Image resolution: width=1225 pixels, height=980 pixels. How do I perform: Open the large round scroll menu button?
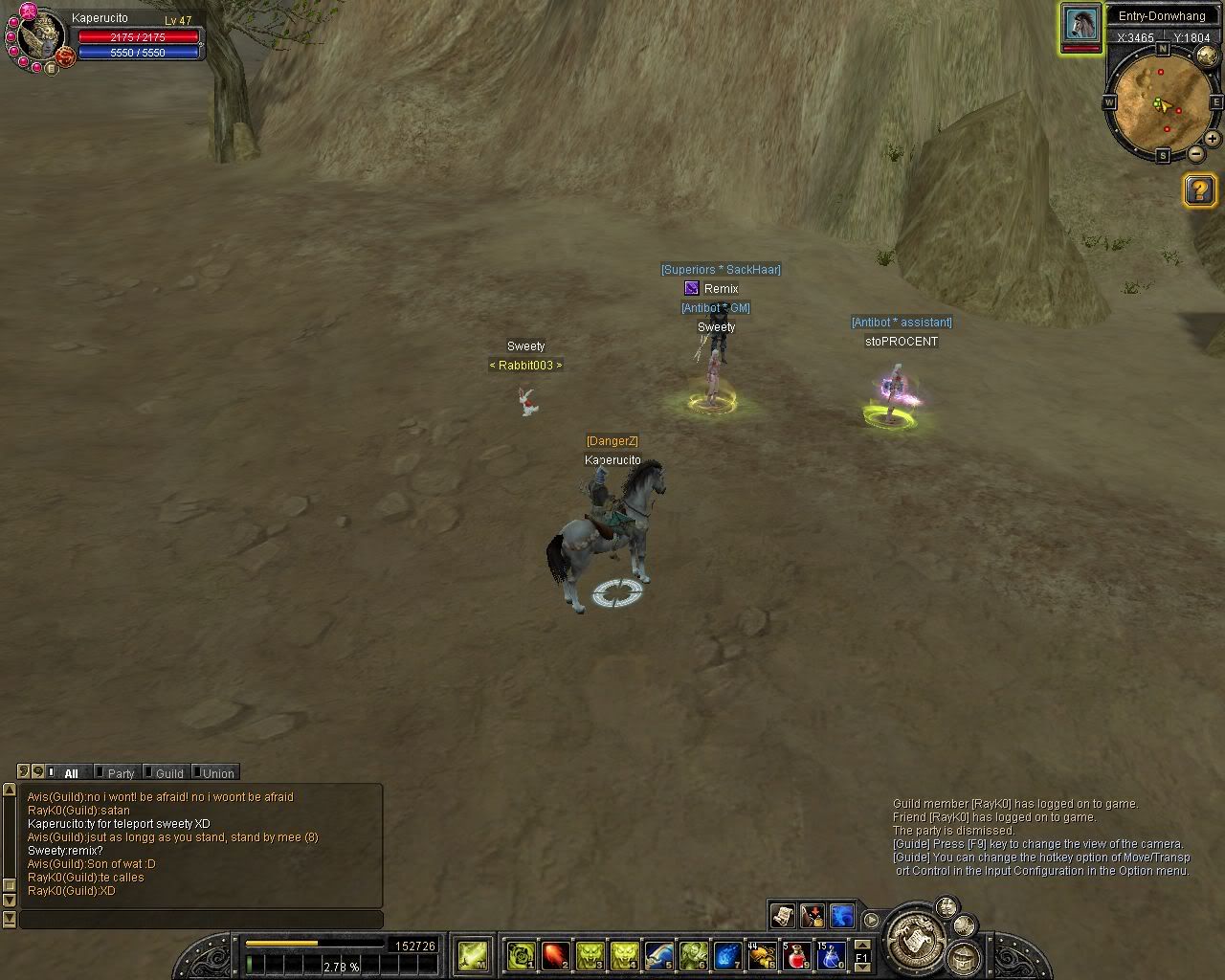tap(914, 939)
